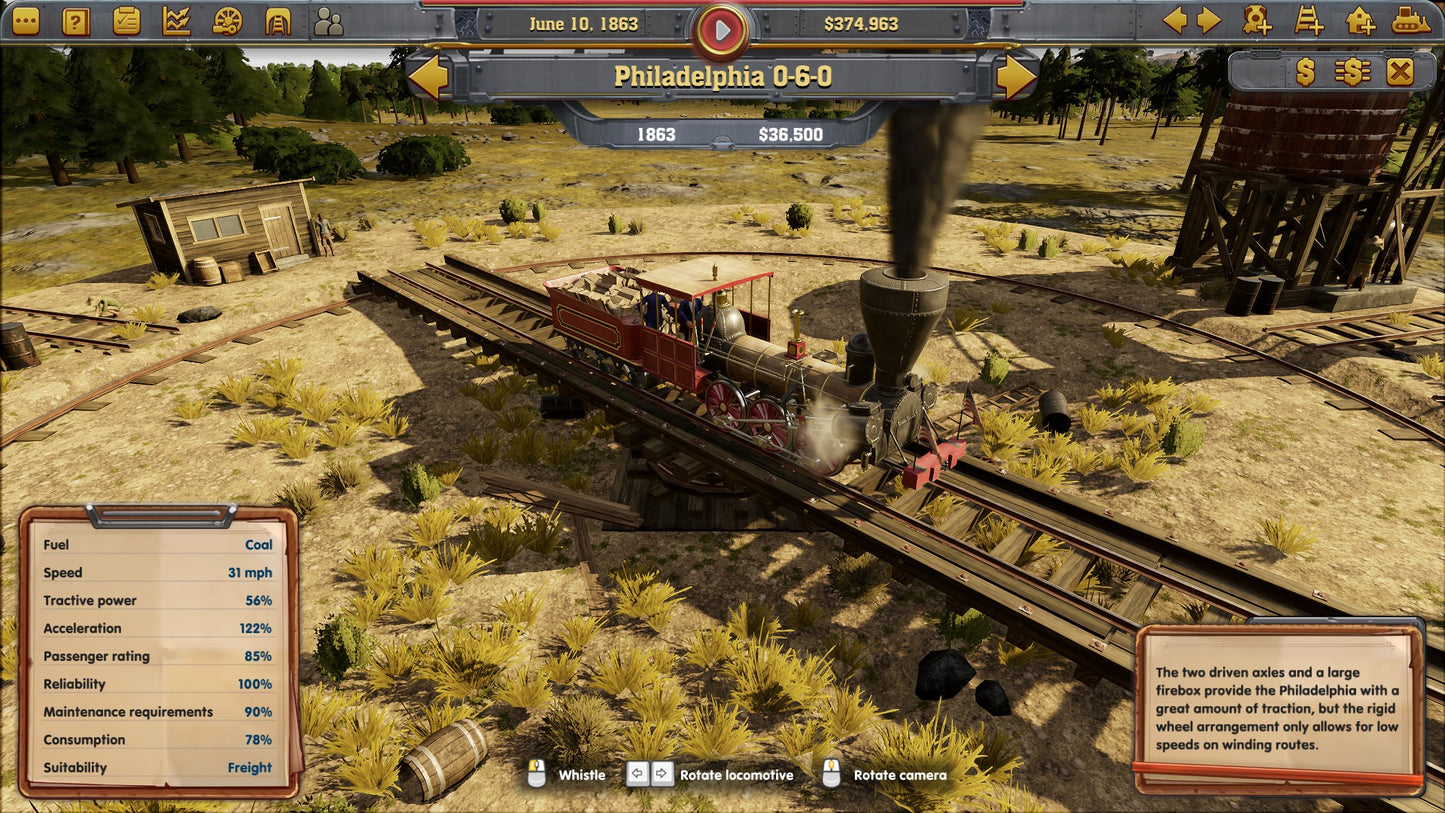Viewport: 1445px width, 813px height.
Task: Activate the bulldozer demolish tool
Action: point(1411,20)
